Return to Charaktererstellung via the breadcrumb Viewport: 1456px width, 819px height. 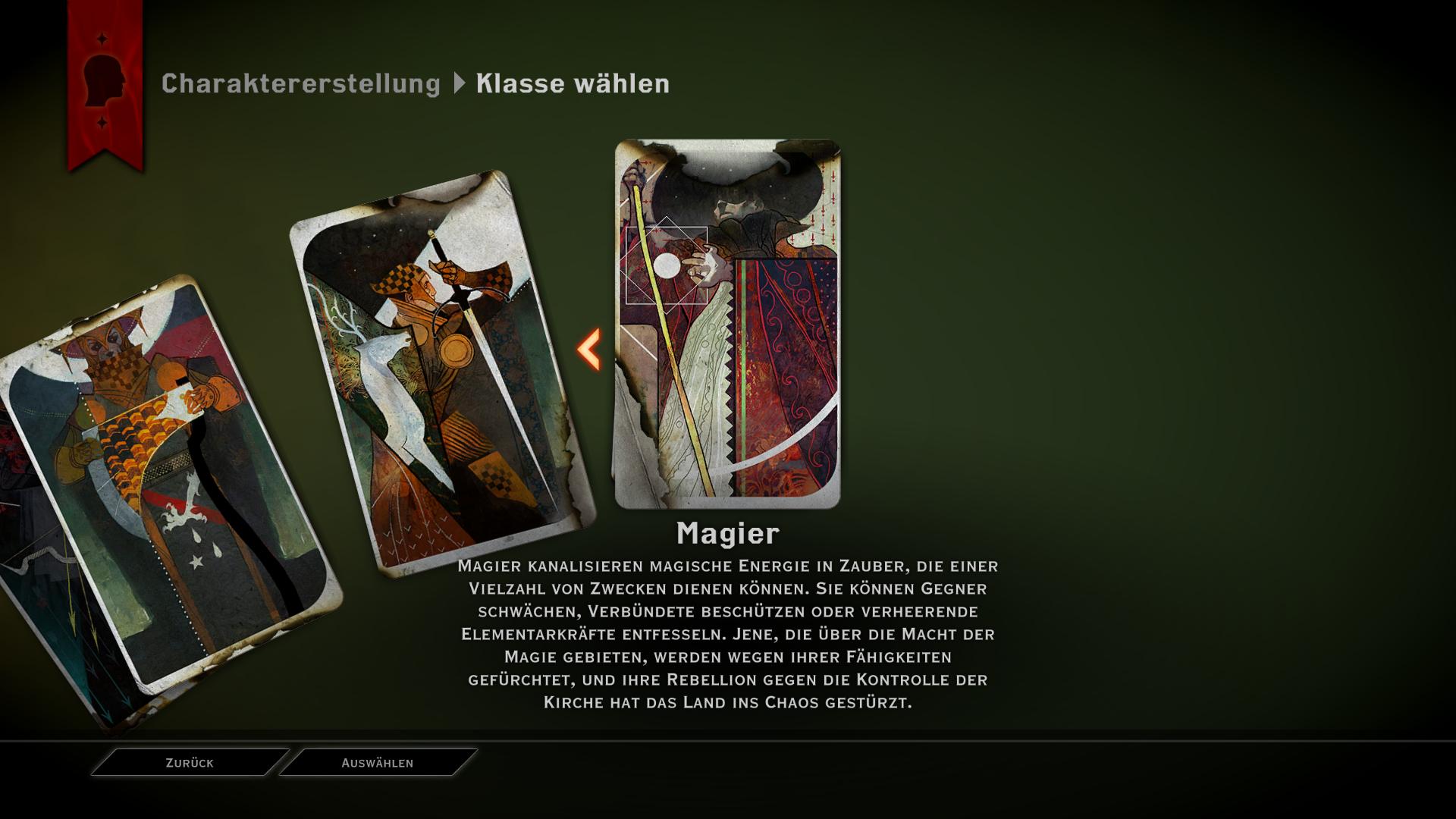click(300, 83)
